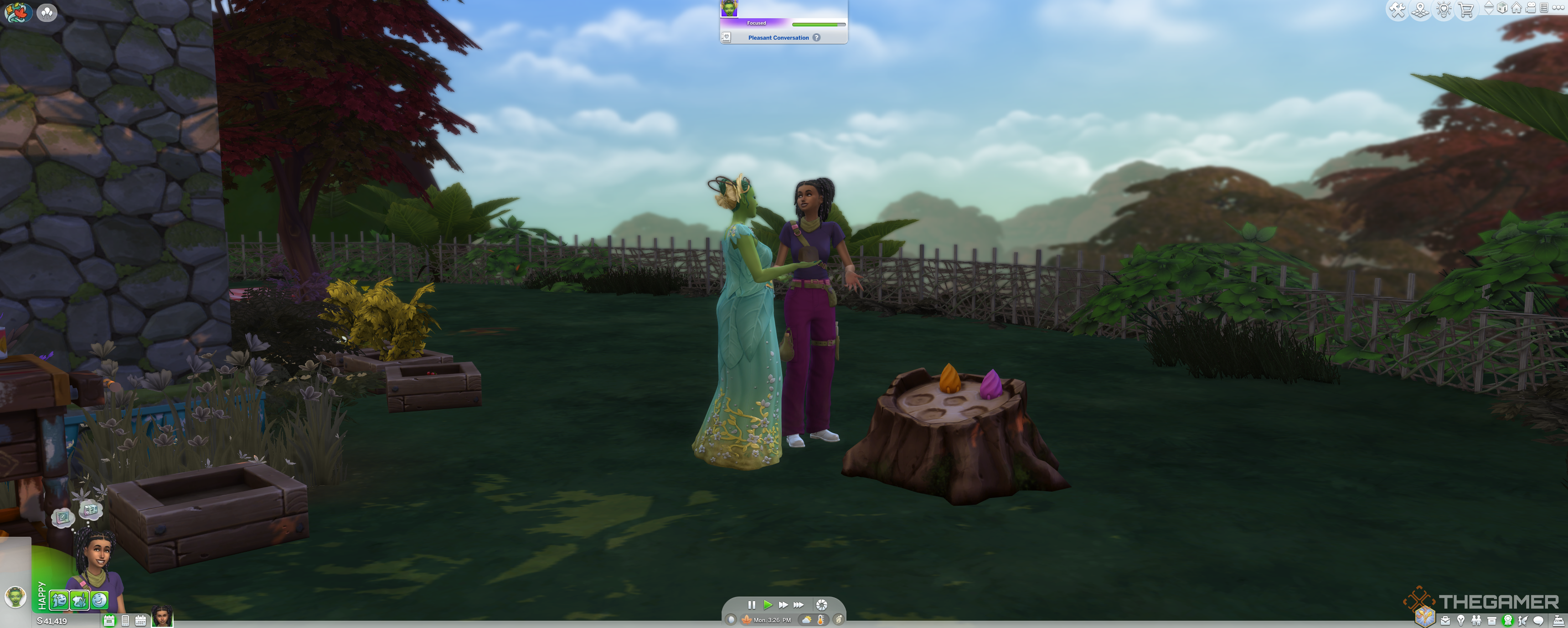1568x628 pixels.
Task: Open the glowing green rosette Aspirations panel
Action: pos(1508,621)
